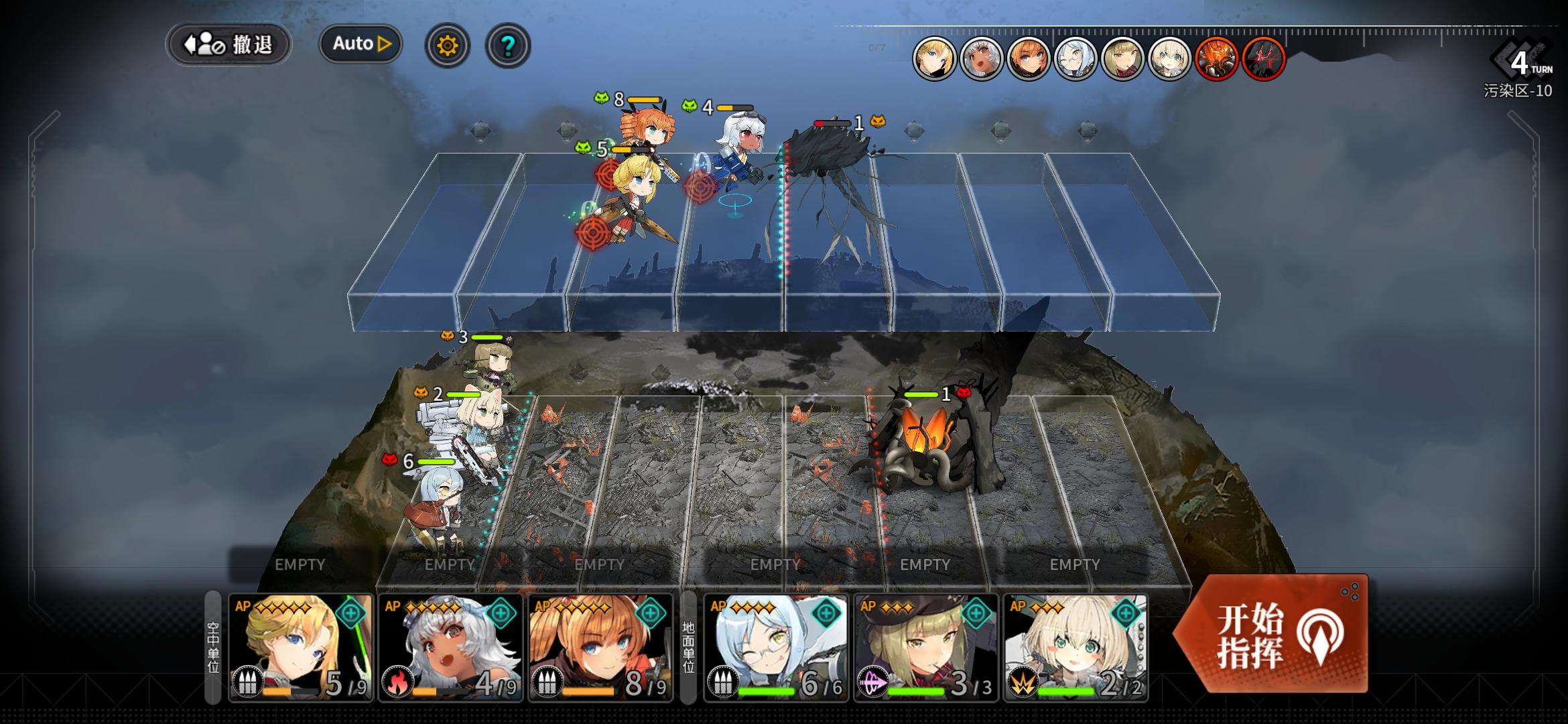Select the leftmost EMPTY deployment slot
The width and height of the screenshot is (1568, 724).
click(300, 565)
